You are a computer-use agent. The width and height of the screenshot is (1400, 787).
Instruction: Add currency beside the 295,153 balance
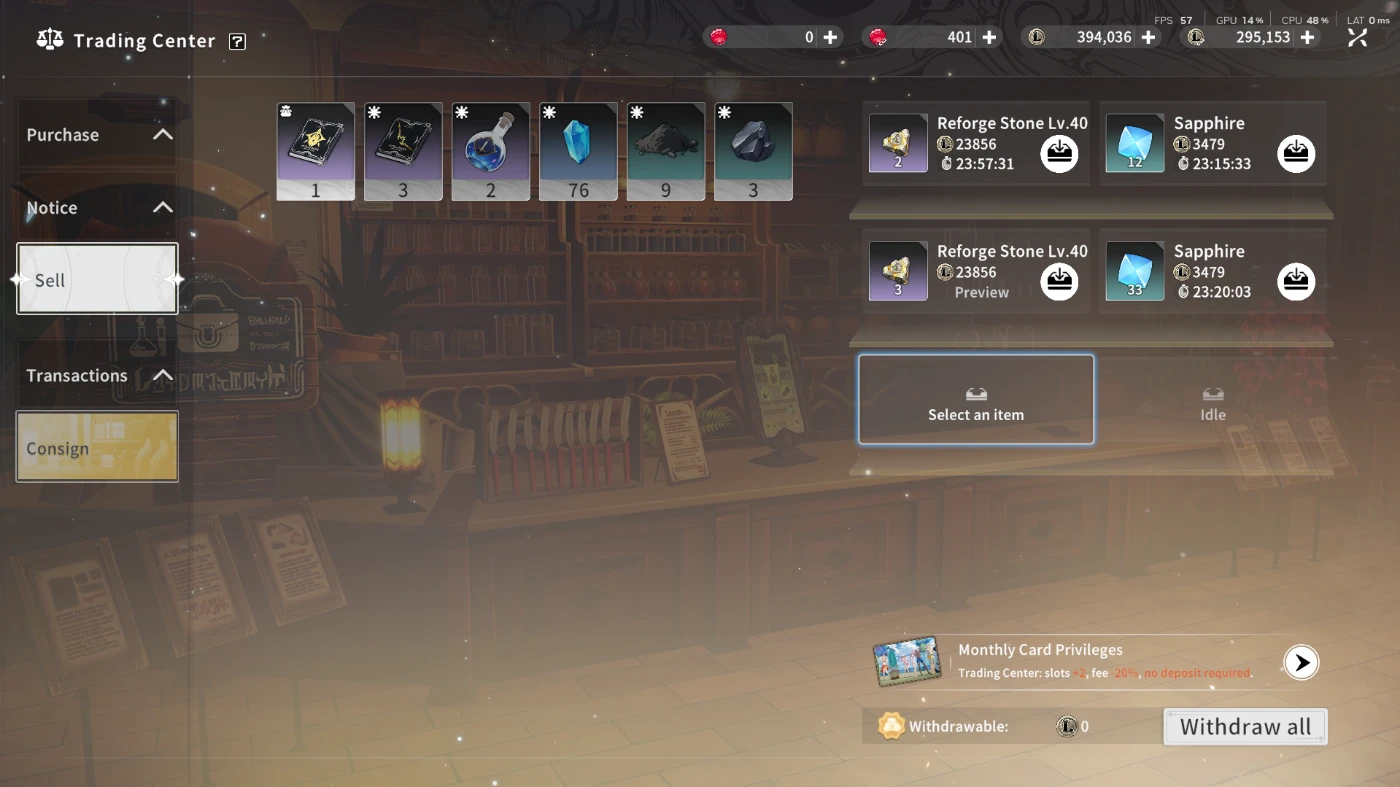[1307, 37]
